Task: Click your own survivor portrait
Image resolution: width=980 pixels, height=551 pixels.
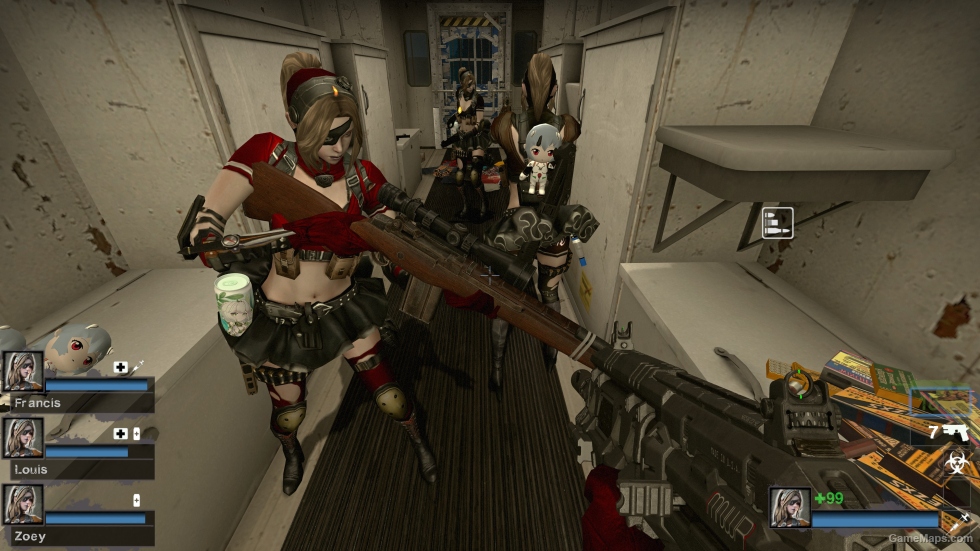Action: coord(789,507)
